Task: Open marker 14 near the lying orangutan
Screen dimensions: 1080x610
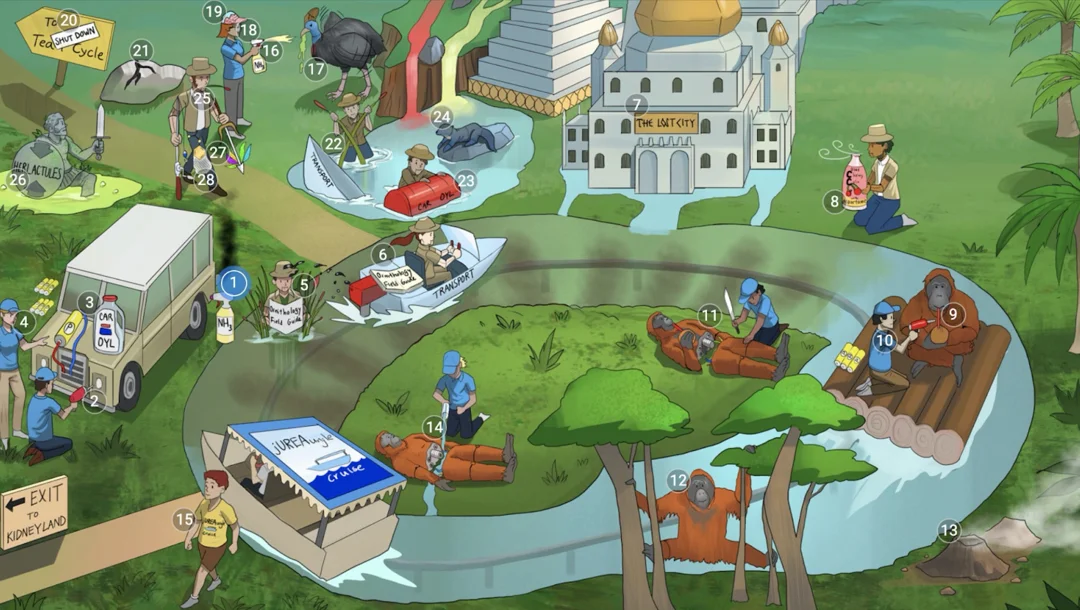Action: 433,427
